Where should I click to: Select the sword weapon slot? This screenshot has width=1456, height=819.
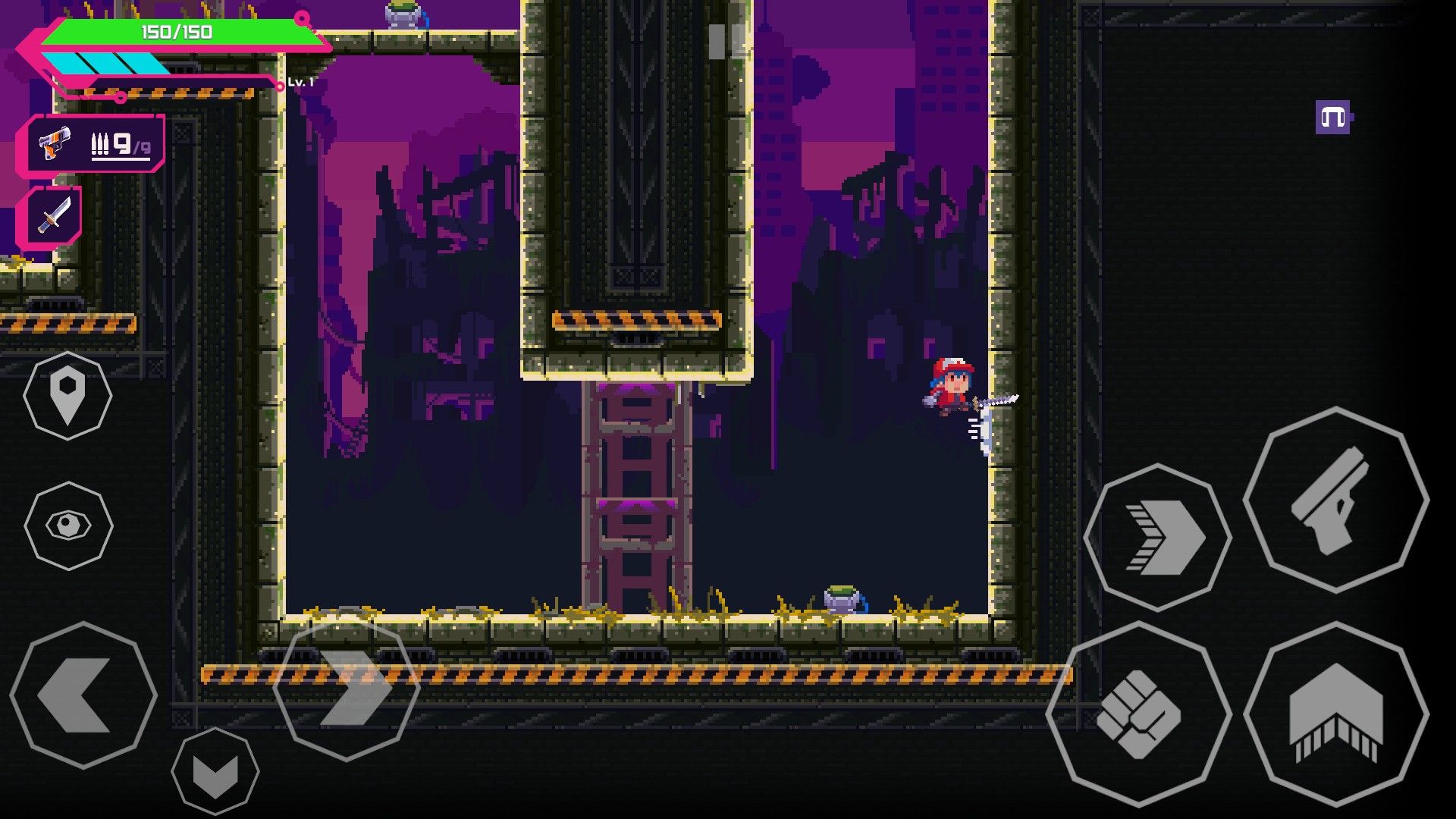(x=53, y=216)
